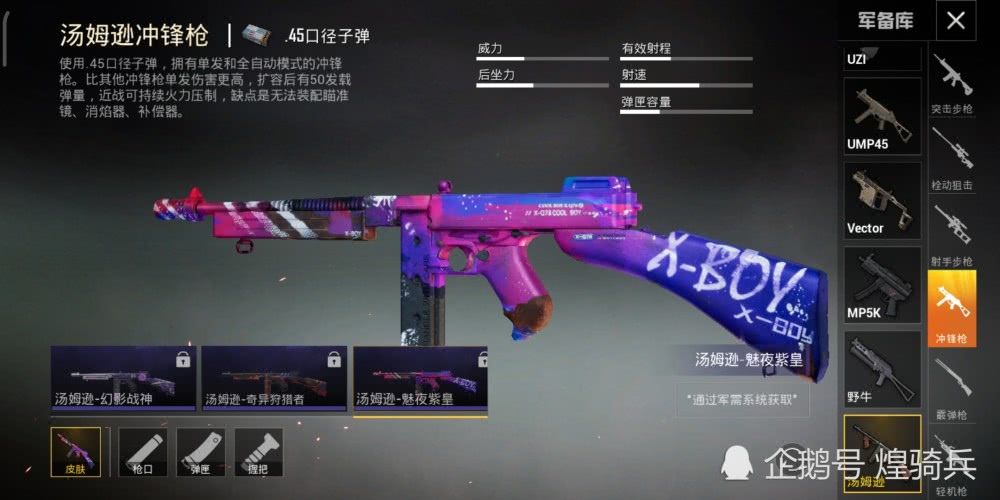Select the 汤姆逊 weapon entry
The height and width of the screenshot is (500, 1000).
[882, 453]
